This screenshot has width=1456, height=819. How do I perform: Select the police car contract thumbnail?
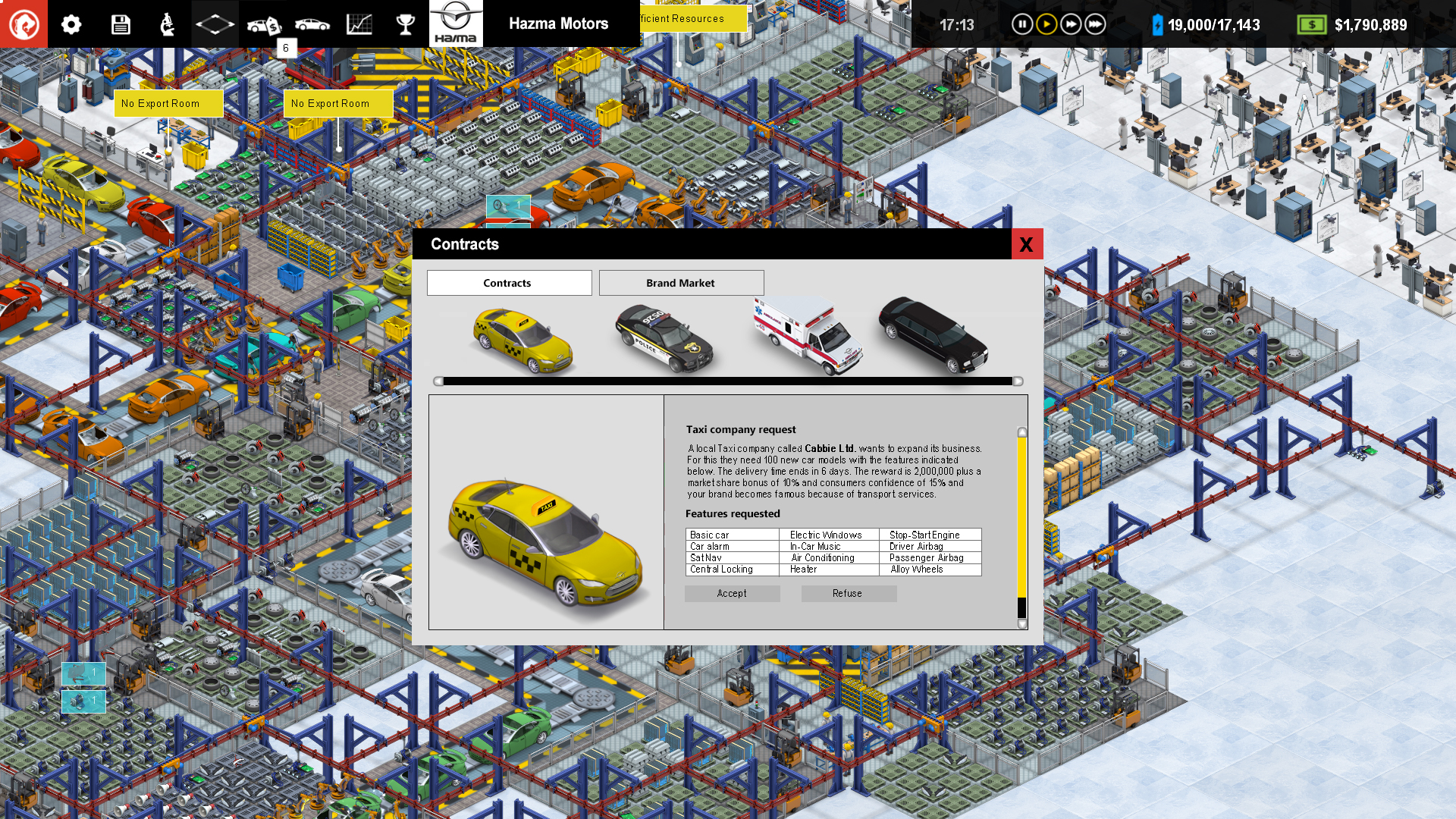pyautogui.click(x=664, y=337)
